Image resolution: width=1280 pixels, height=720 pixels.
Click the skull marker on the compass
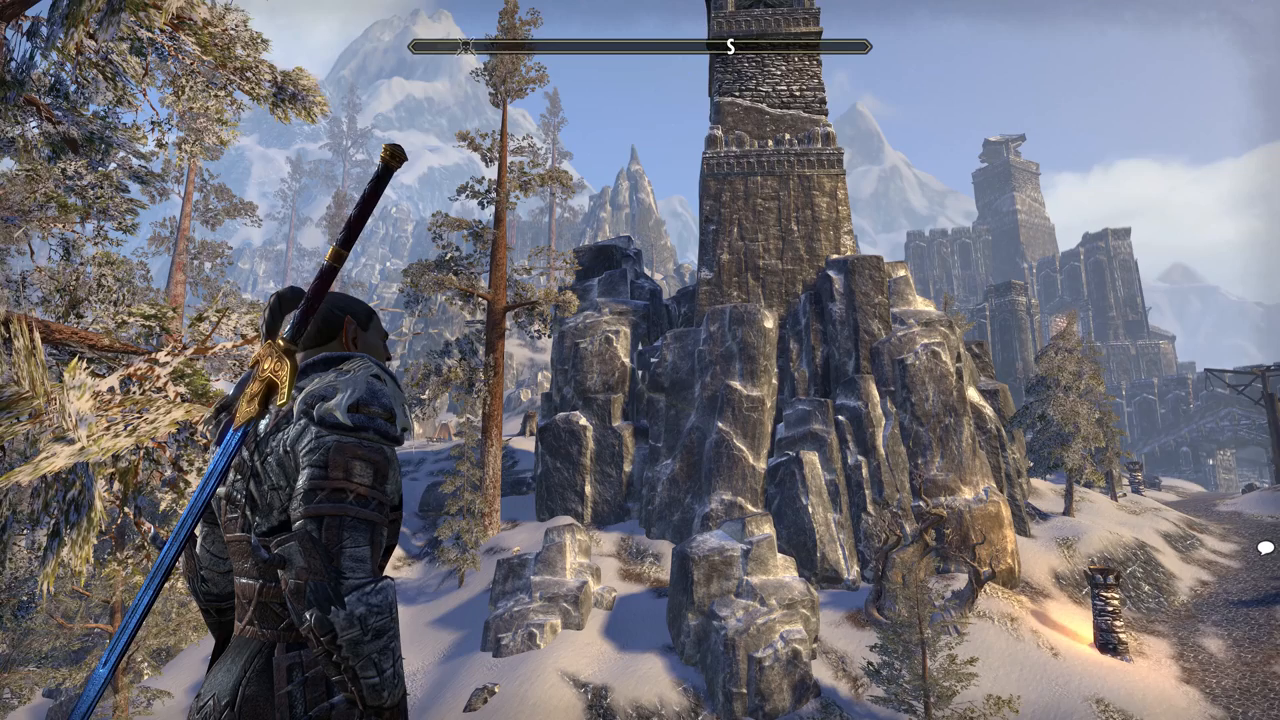[x=465, y=46]
